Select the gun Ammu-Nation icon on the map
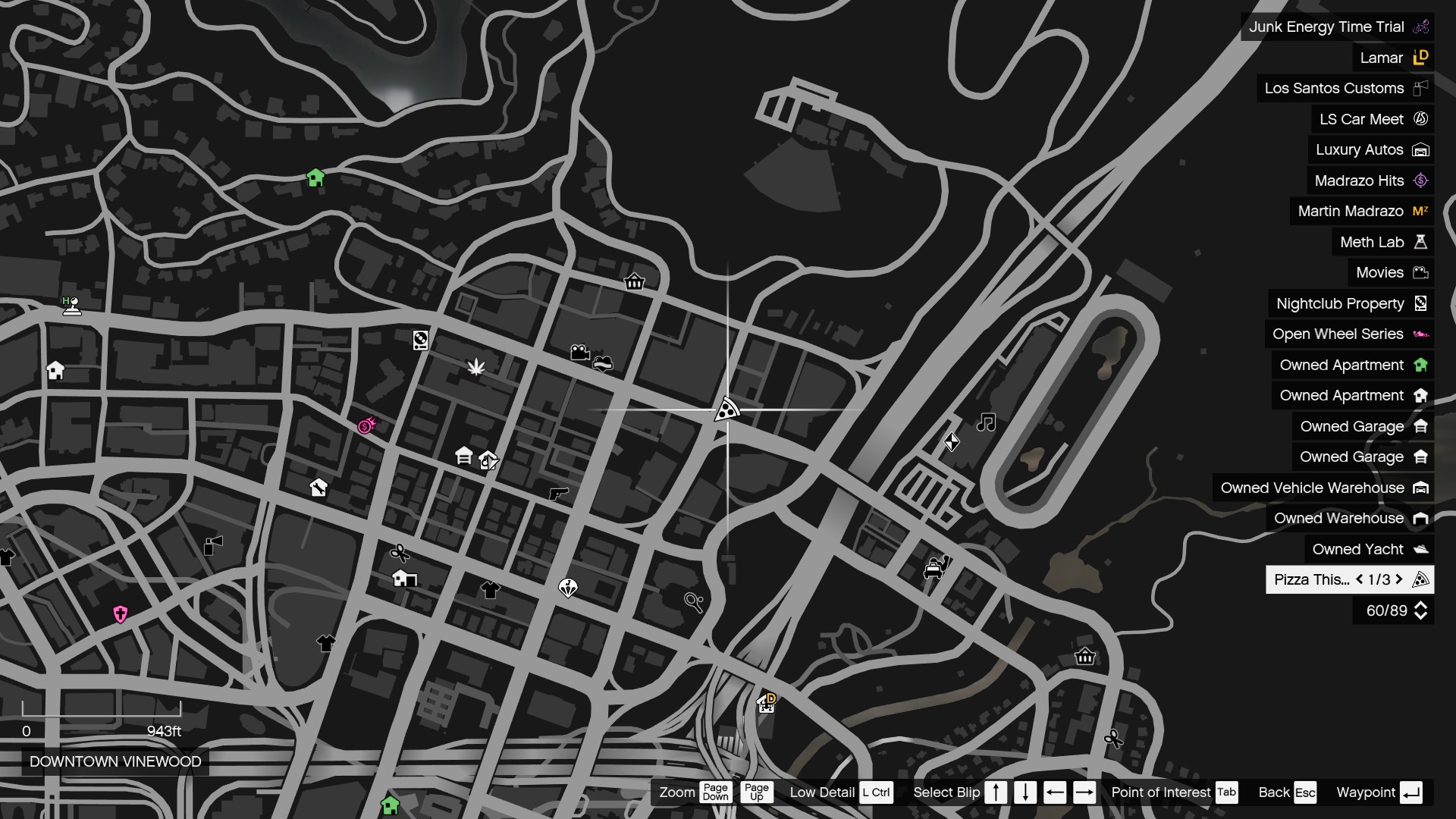This screenshot has height=819, width=1456. [x=559, y=494]
